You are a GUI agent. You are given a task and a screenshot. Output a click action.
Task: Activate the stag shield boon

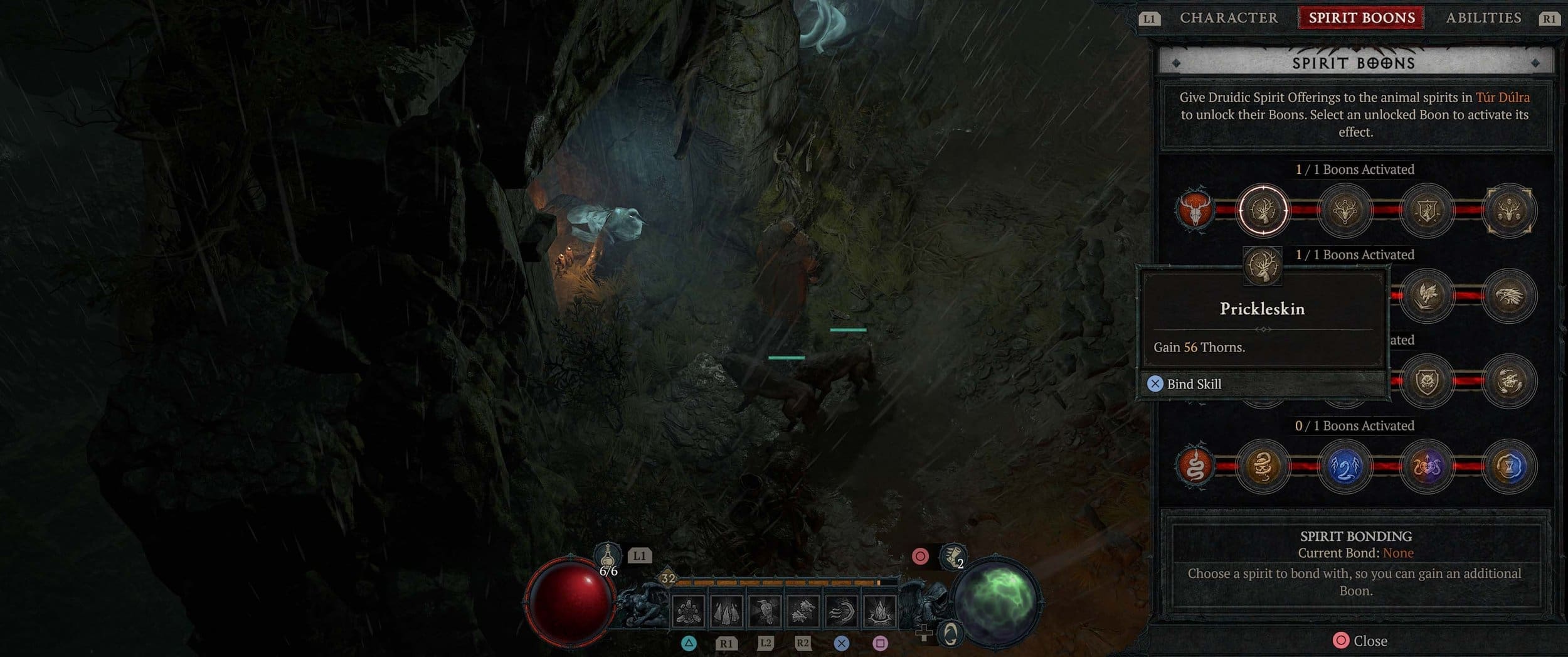click(1427, 211)
